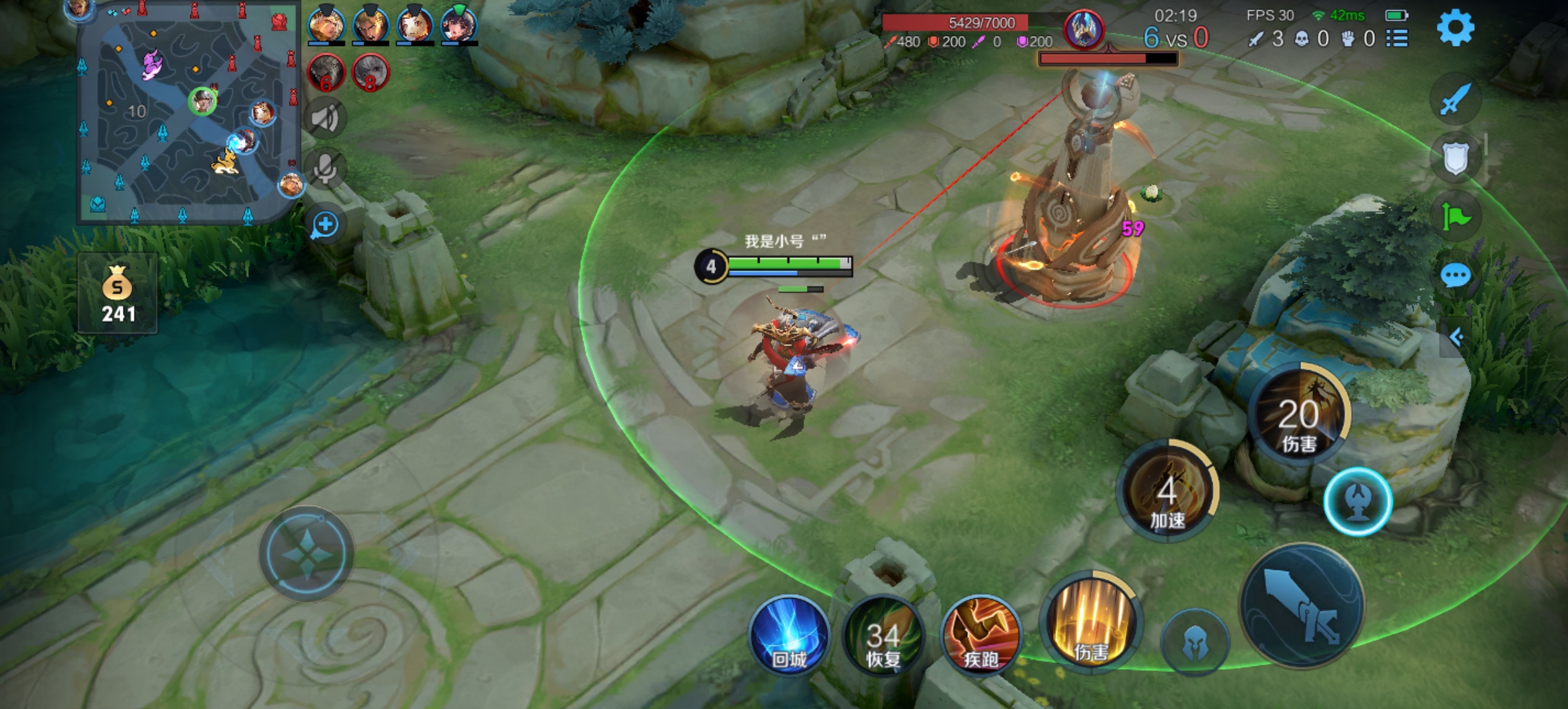Use the 回城 recall ability

pyautogui.click(x=789, y=635)
